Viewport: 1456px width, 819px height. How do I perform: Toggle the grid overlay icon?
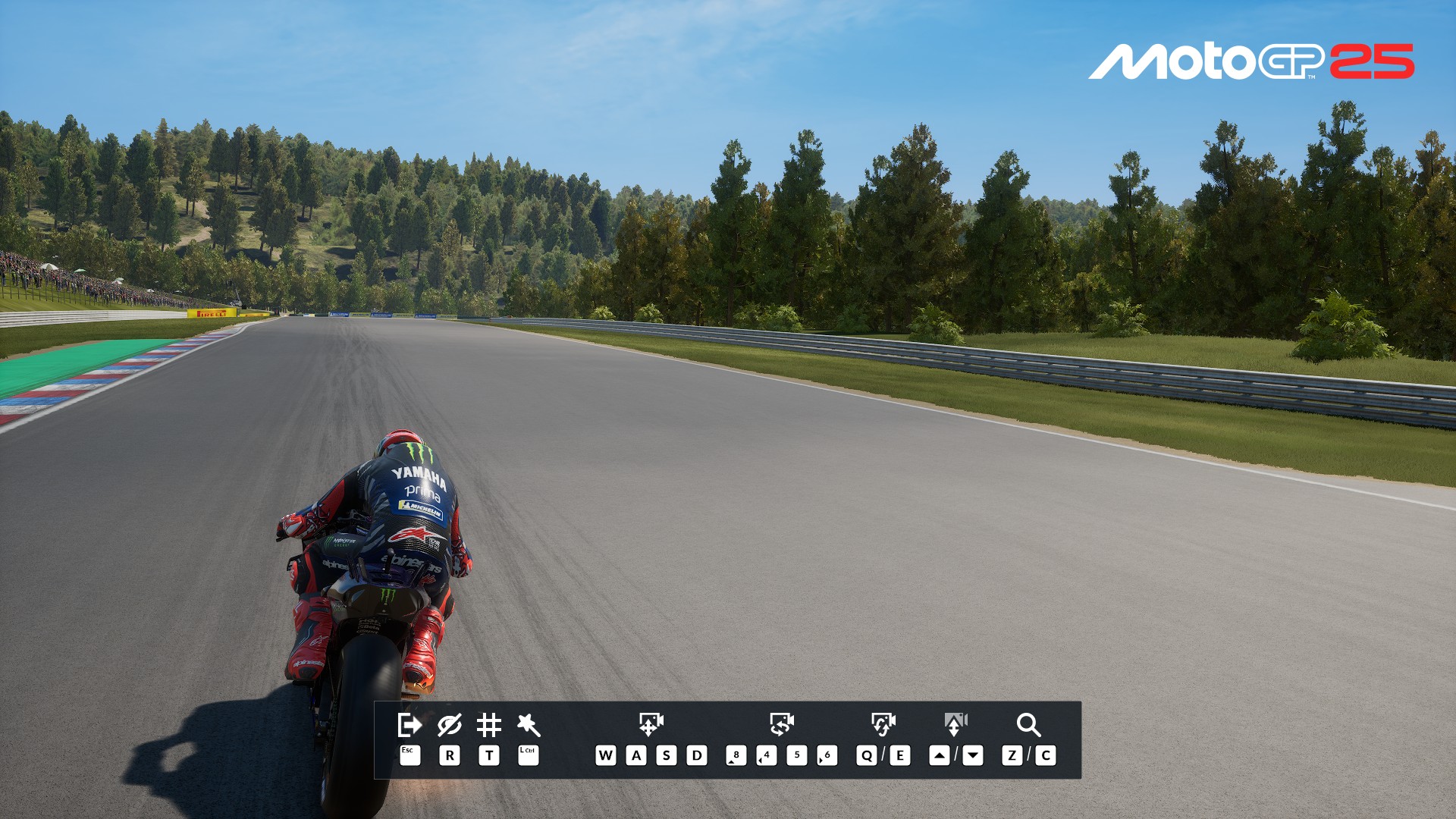pyautogui.click(x=488, y=725)
